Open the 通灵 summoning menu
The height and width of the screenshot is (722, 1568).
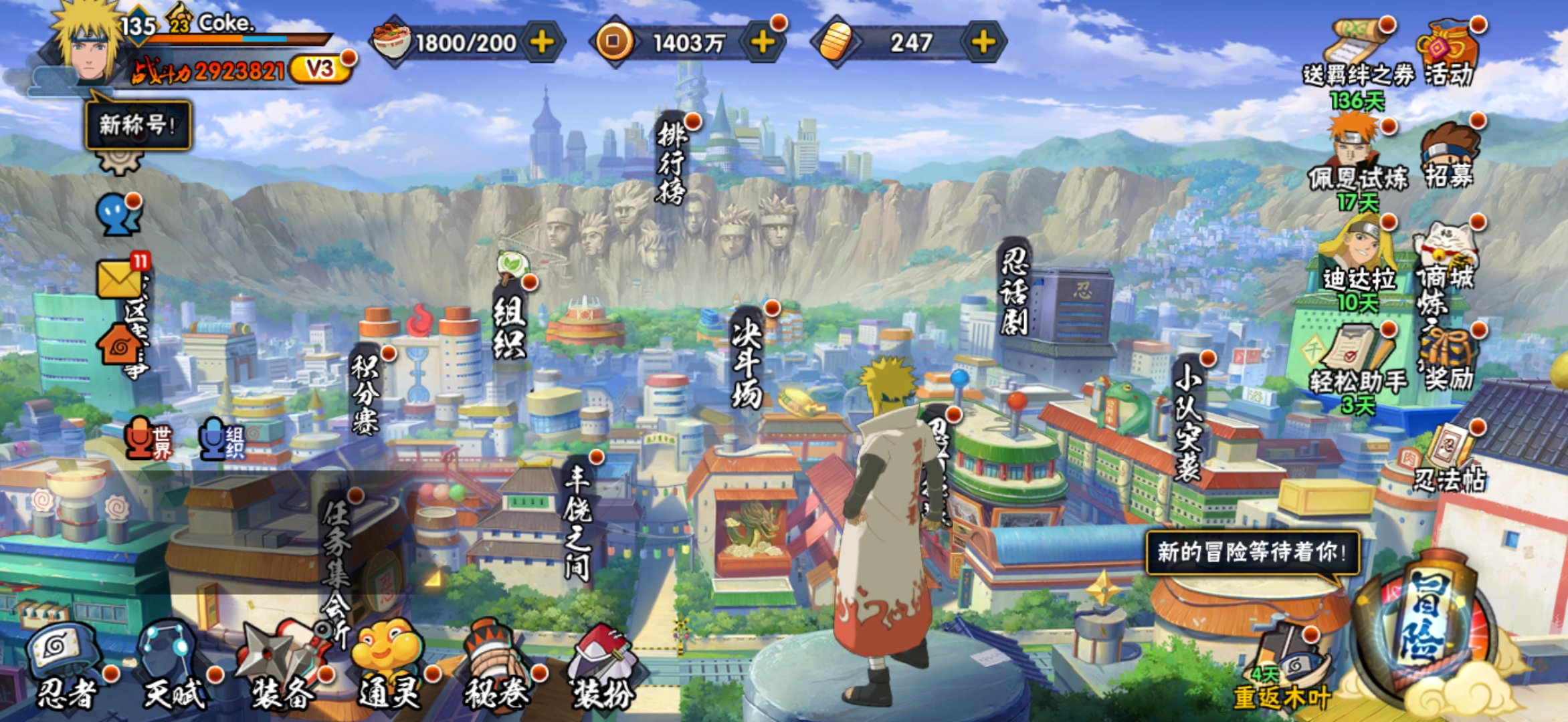tap(389, 669)
